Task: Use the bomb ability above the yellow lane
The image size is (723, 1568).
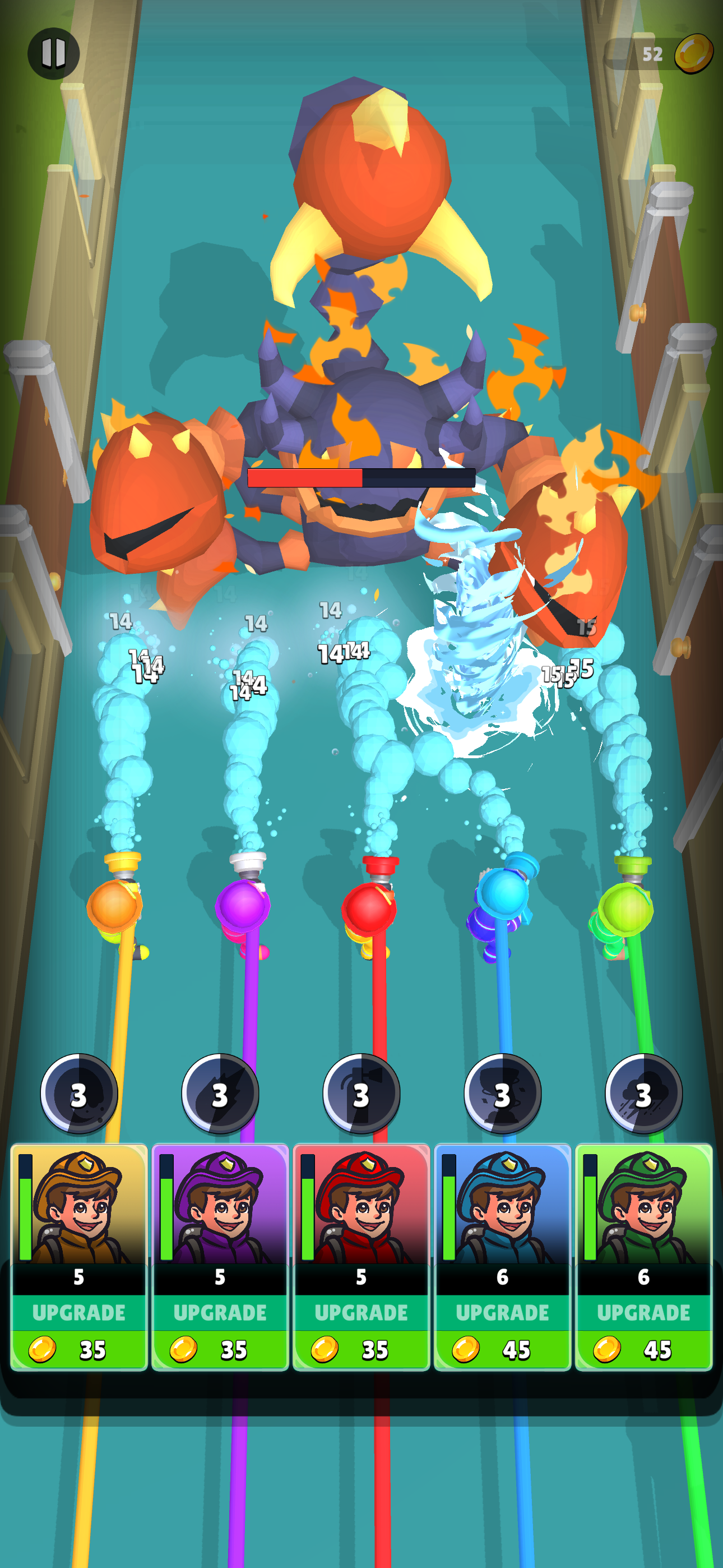Action: click(x=79, y=1094)
